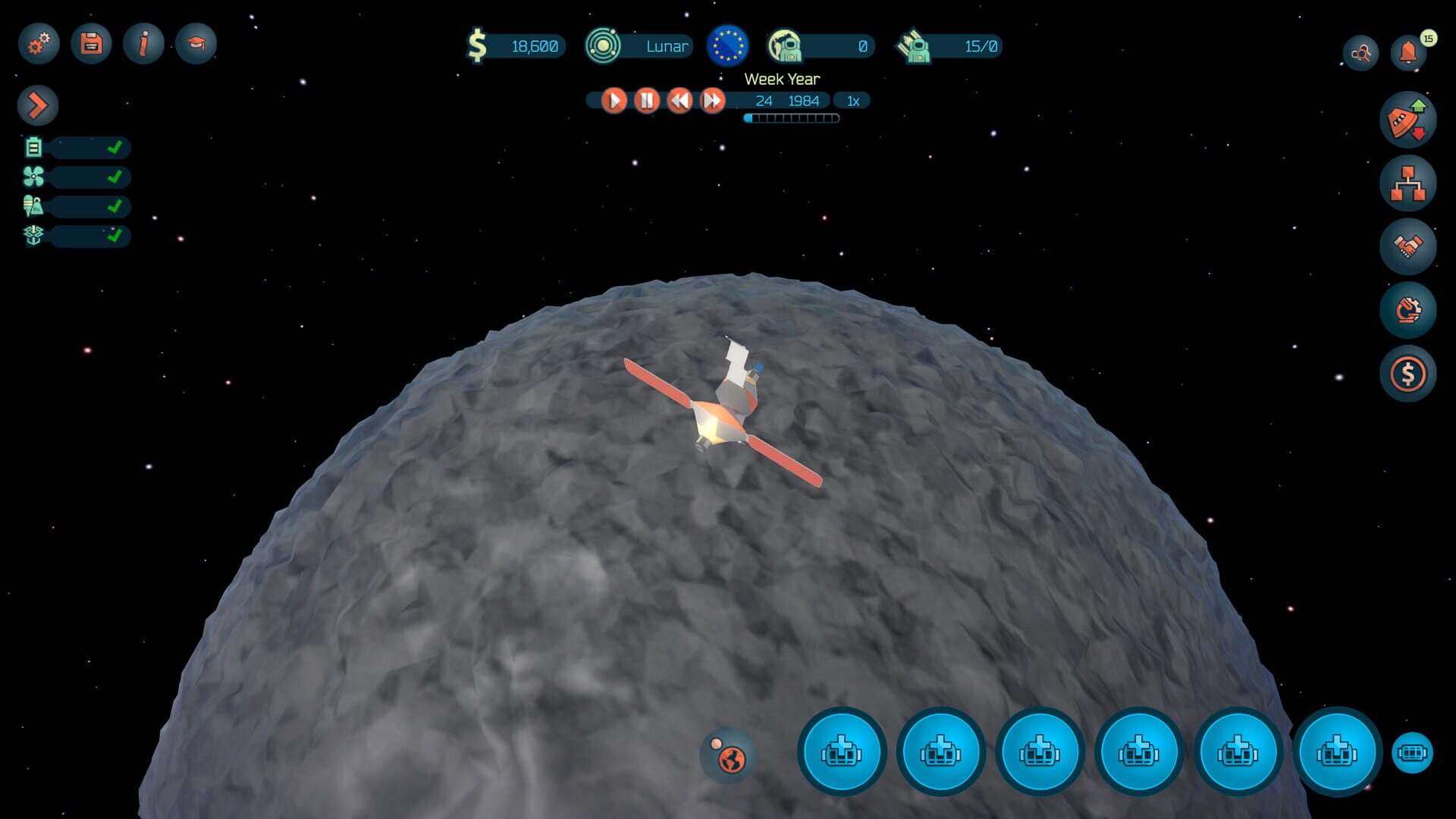Image resolution: width=1456 pixels, height=819 pixels.
Task: Save the game with the floppy disk icon
Action: pos(90,44)
